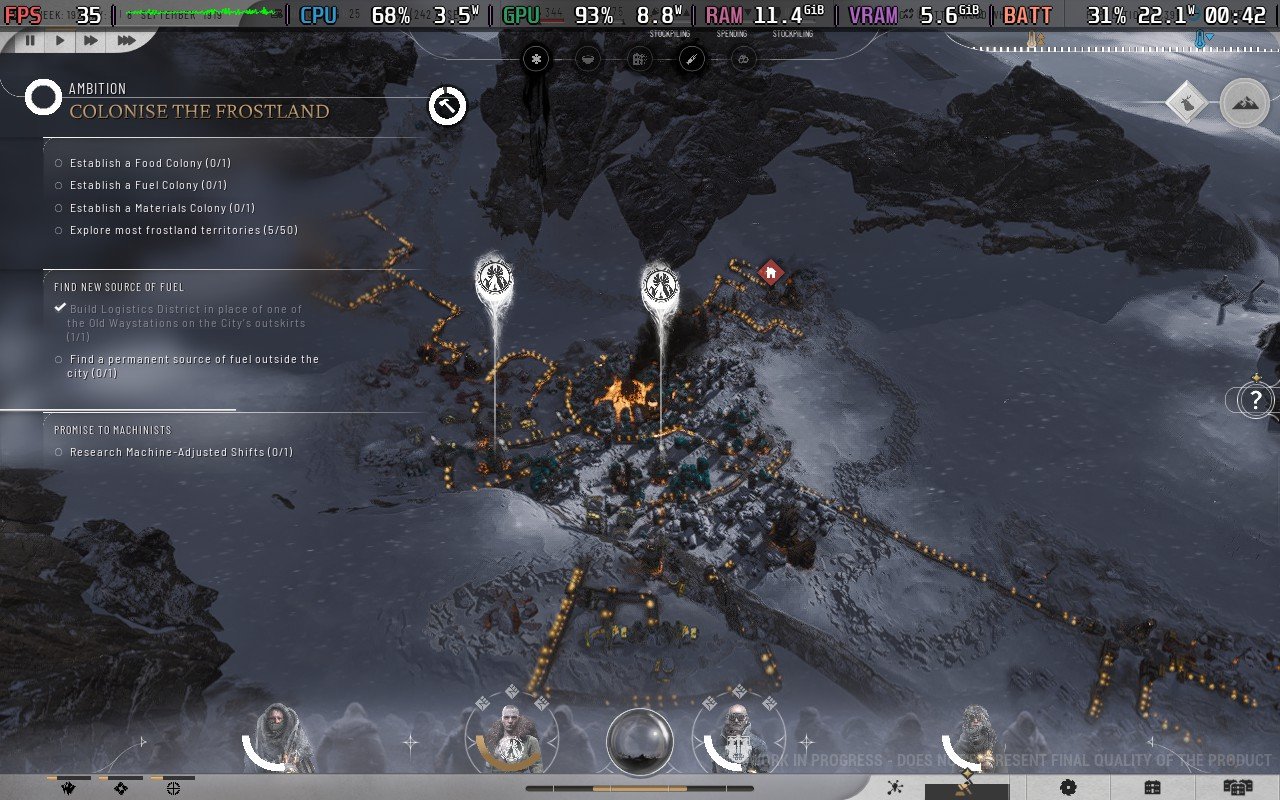Viewport: 1280px width, 800px height.
Task: Open the network nodes button
Action: [896, 787]
